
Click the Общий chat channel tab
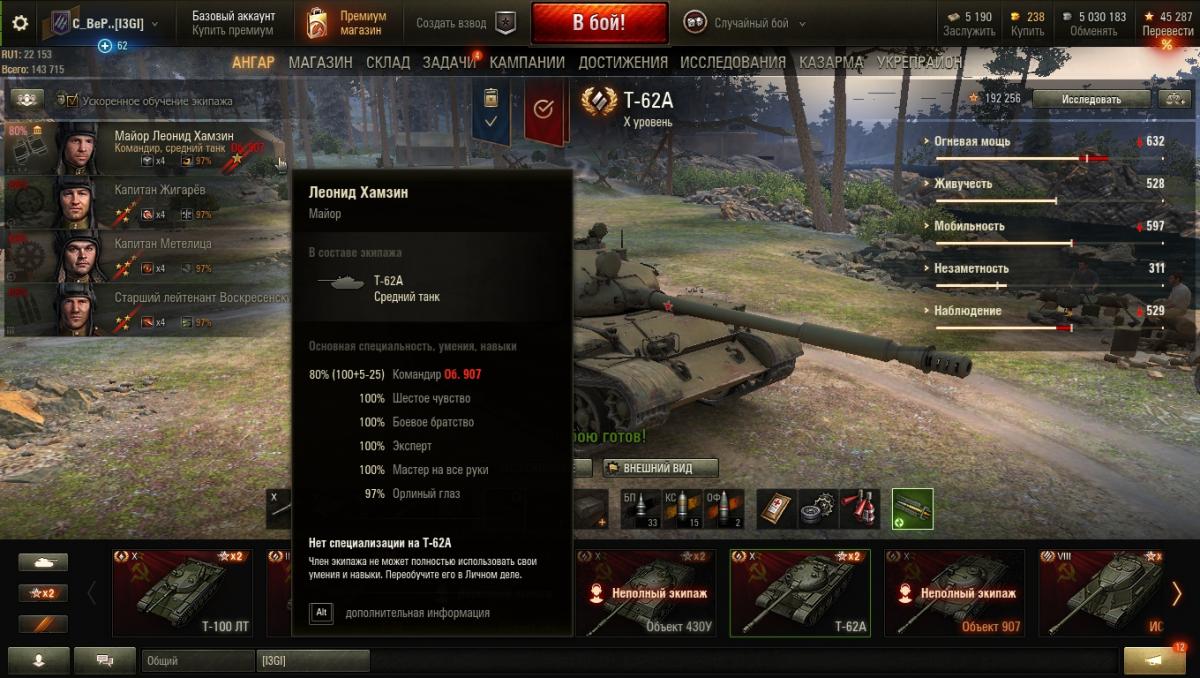(197, 661)
